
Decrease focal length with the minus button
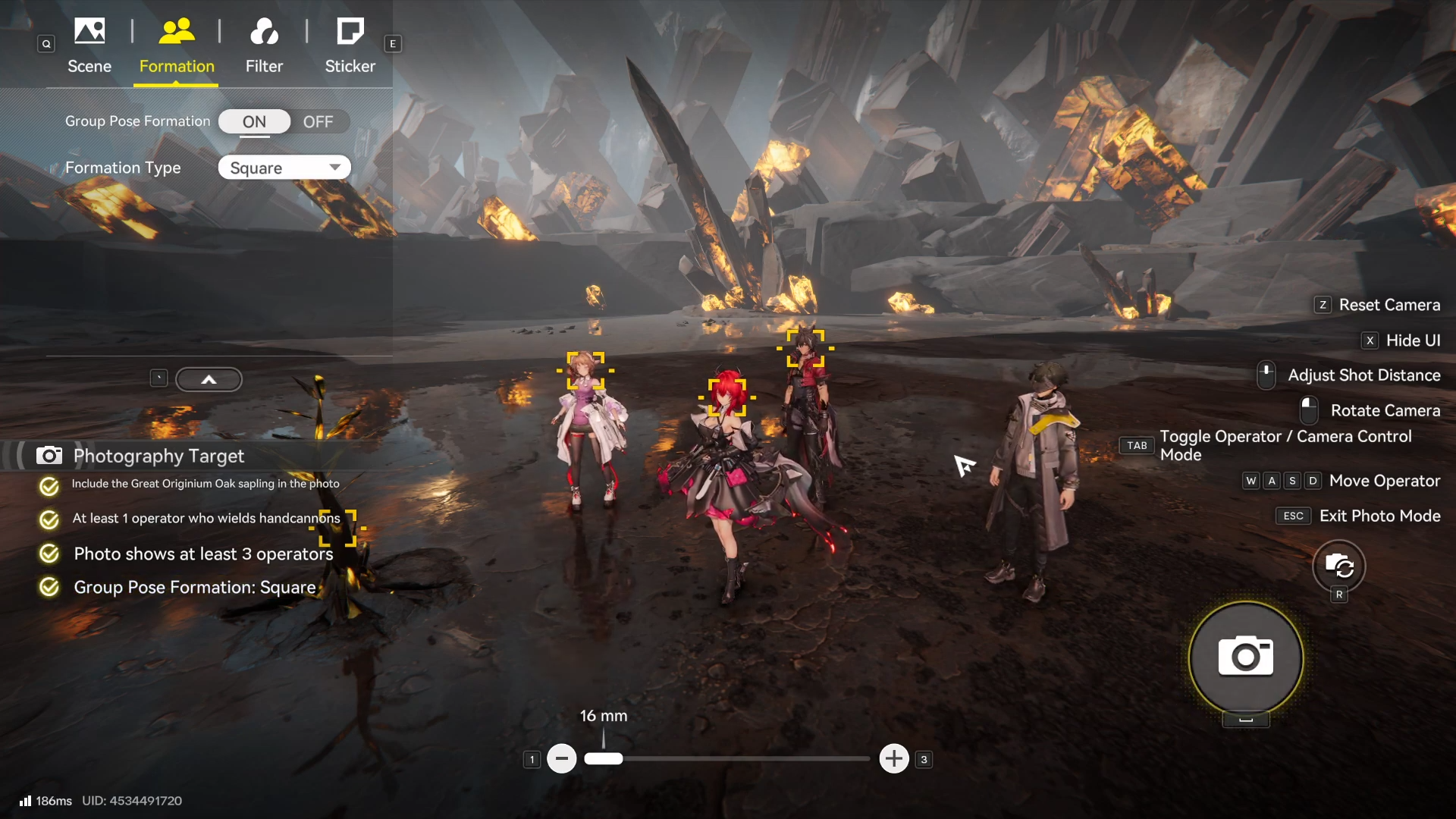(562, 758)
